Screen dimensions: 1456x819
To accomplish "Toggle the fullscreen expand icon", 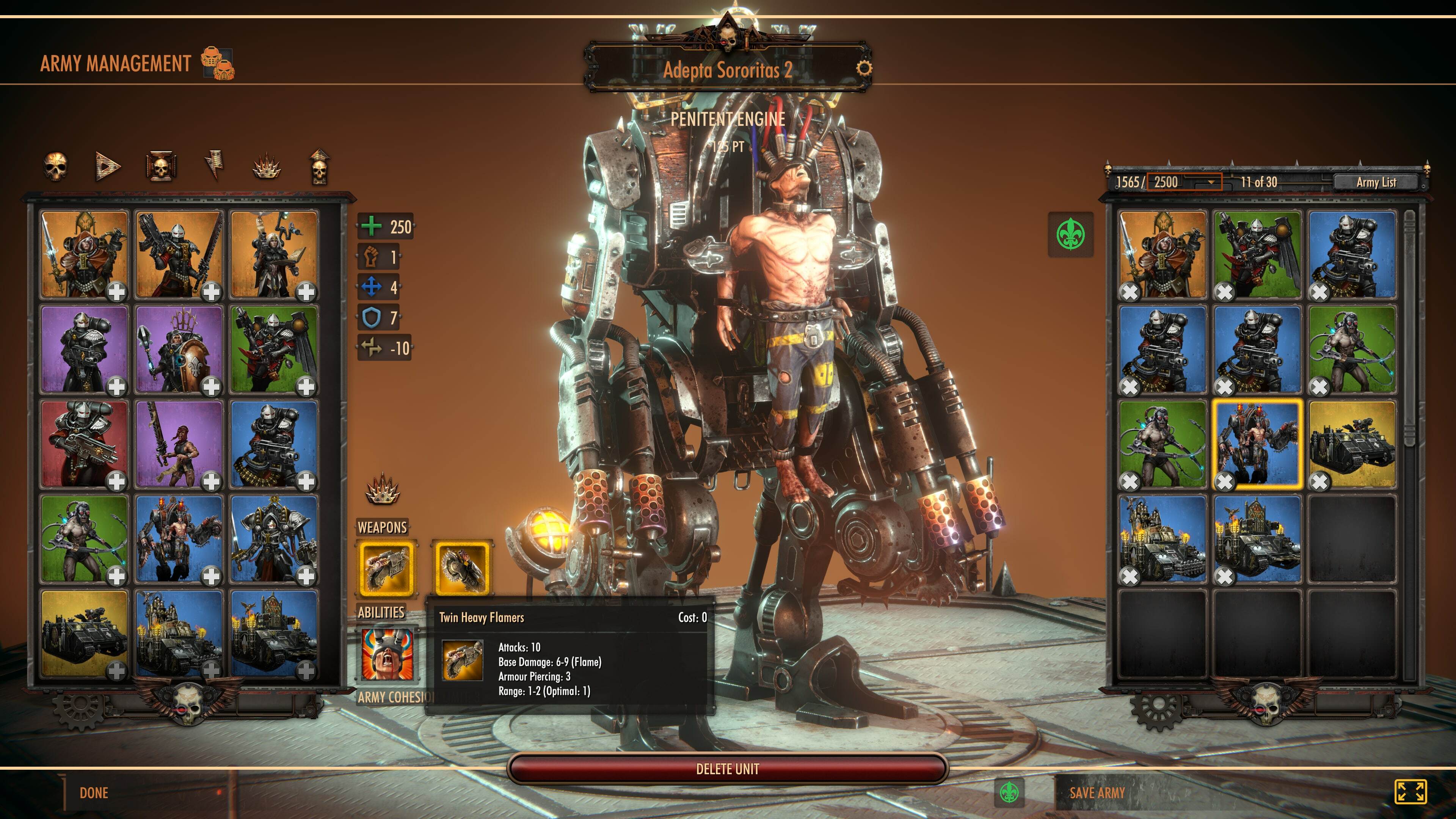I will click(1410, 791).
